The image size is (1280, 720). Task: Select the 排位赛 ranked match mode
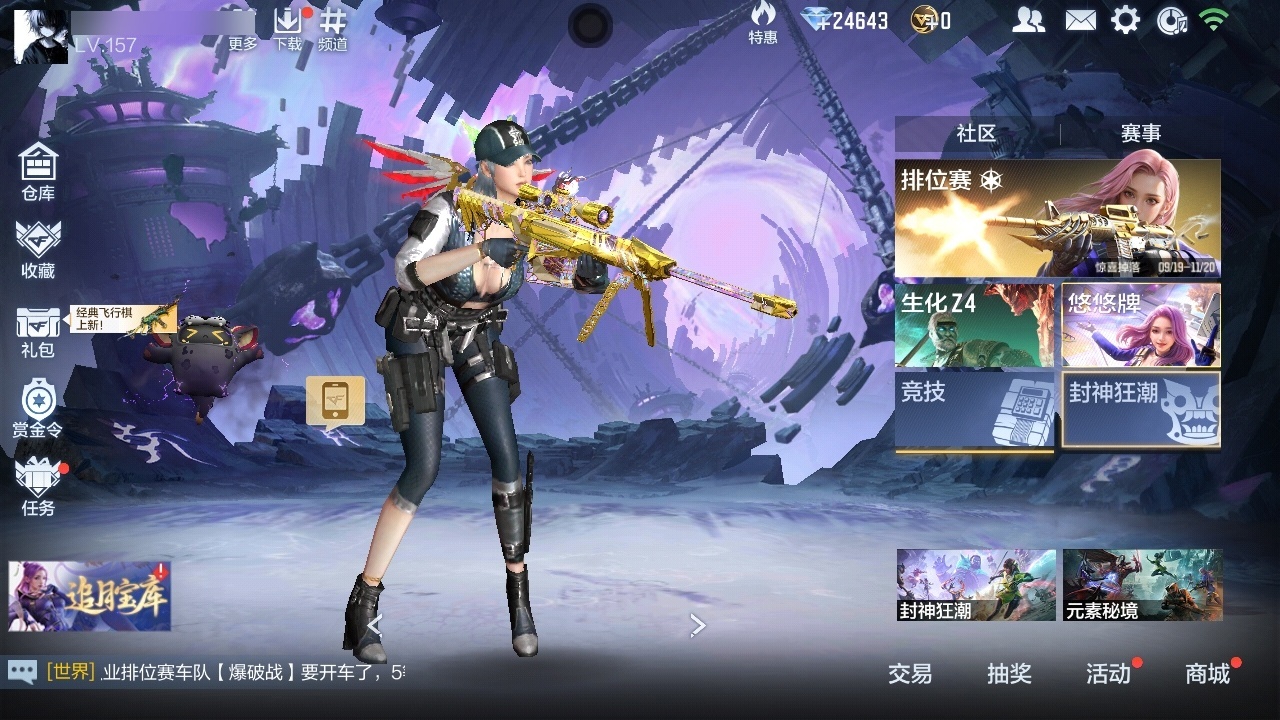(1057, 218)
